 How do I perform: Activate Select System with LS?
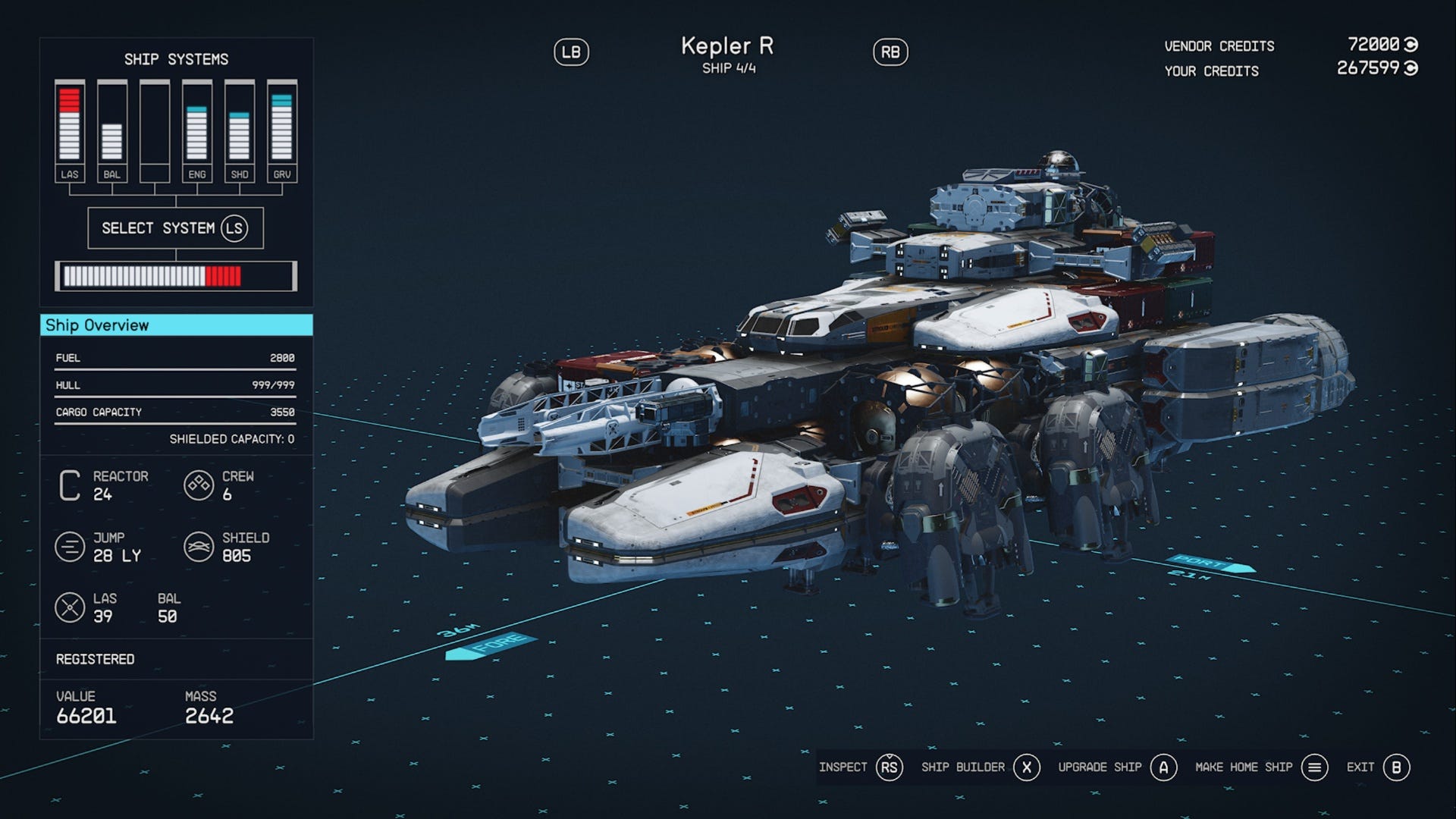[x=177, y=227]
